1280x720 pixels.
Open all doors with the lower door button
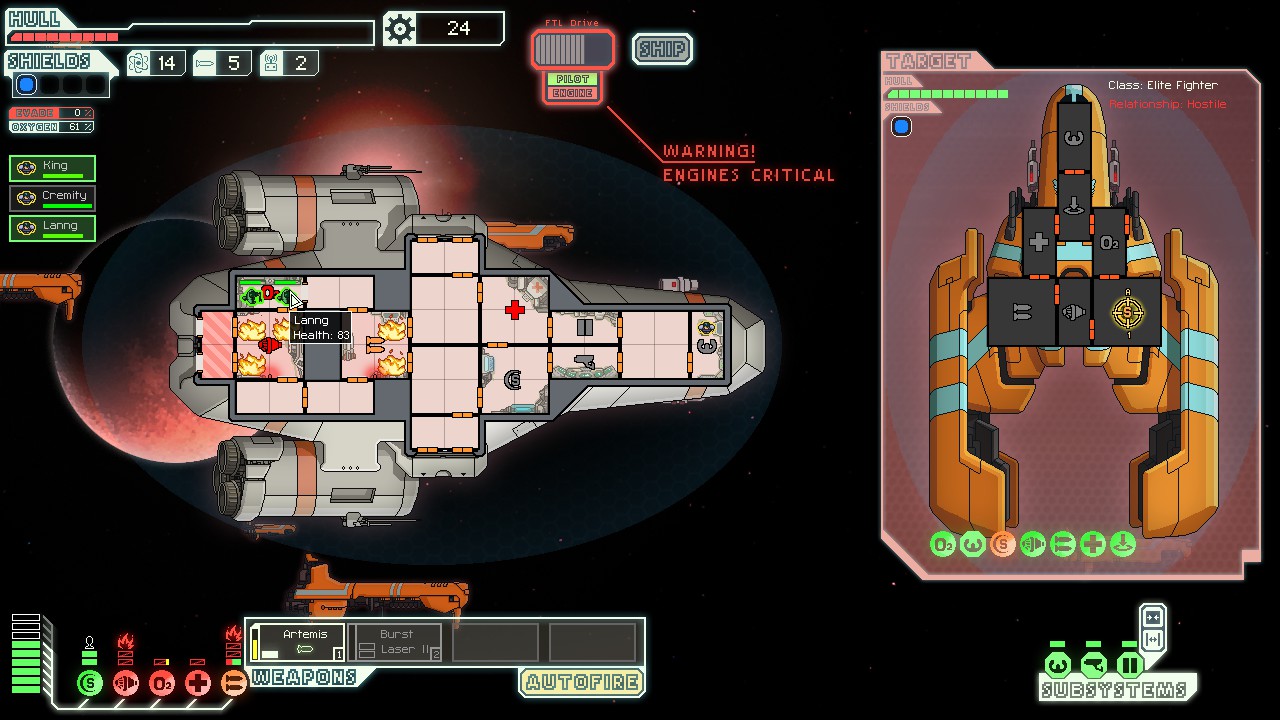tap(1152, 640)
